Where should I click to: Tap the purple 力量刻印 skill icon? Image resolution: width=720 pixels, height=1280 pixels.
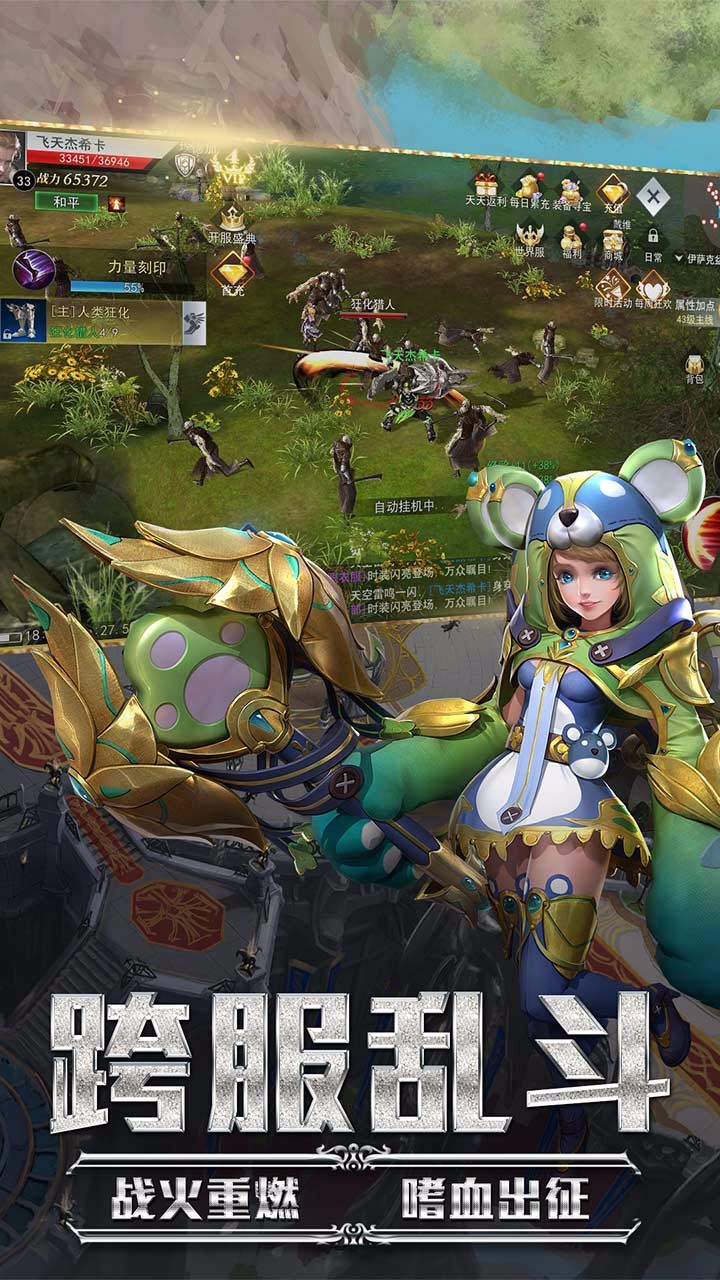click(x=33, y=270)
